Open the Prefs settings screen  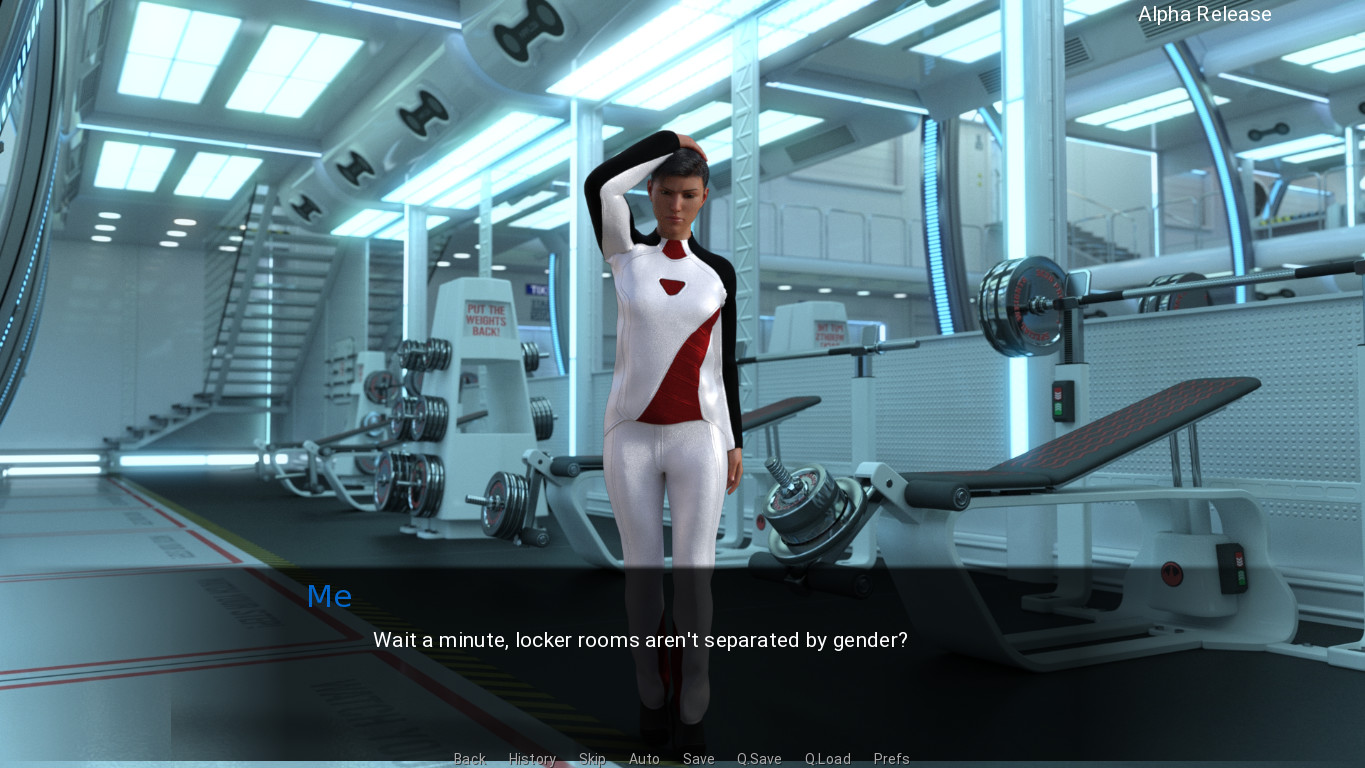click(891, 759)
